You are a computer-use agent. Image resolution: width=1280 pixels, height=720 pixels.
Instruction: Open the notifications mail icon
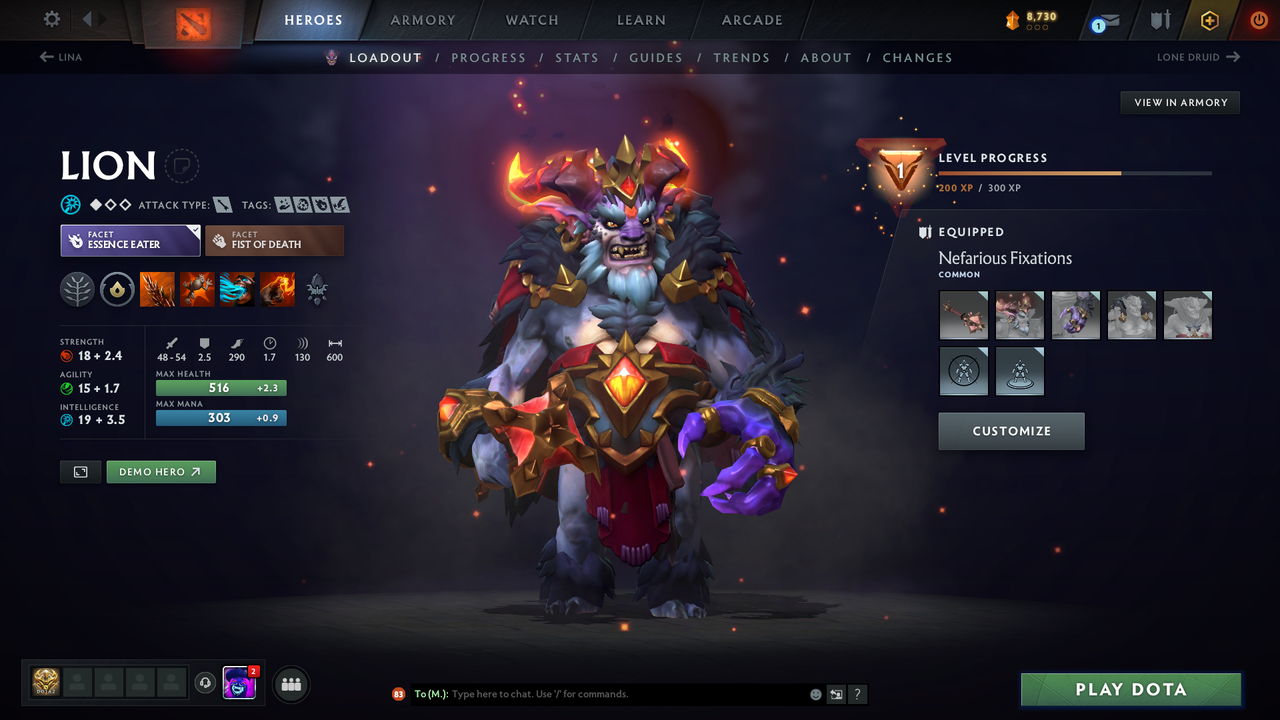click(1104, 20)
